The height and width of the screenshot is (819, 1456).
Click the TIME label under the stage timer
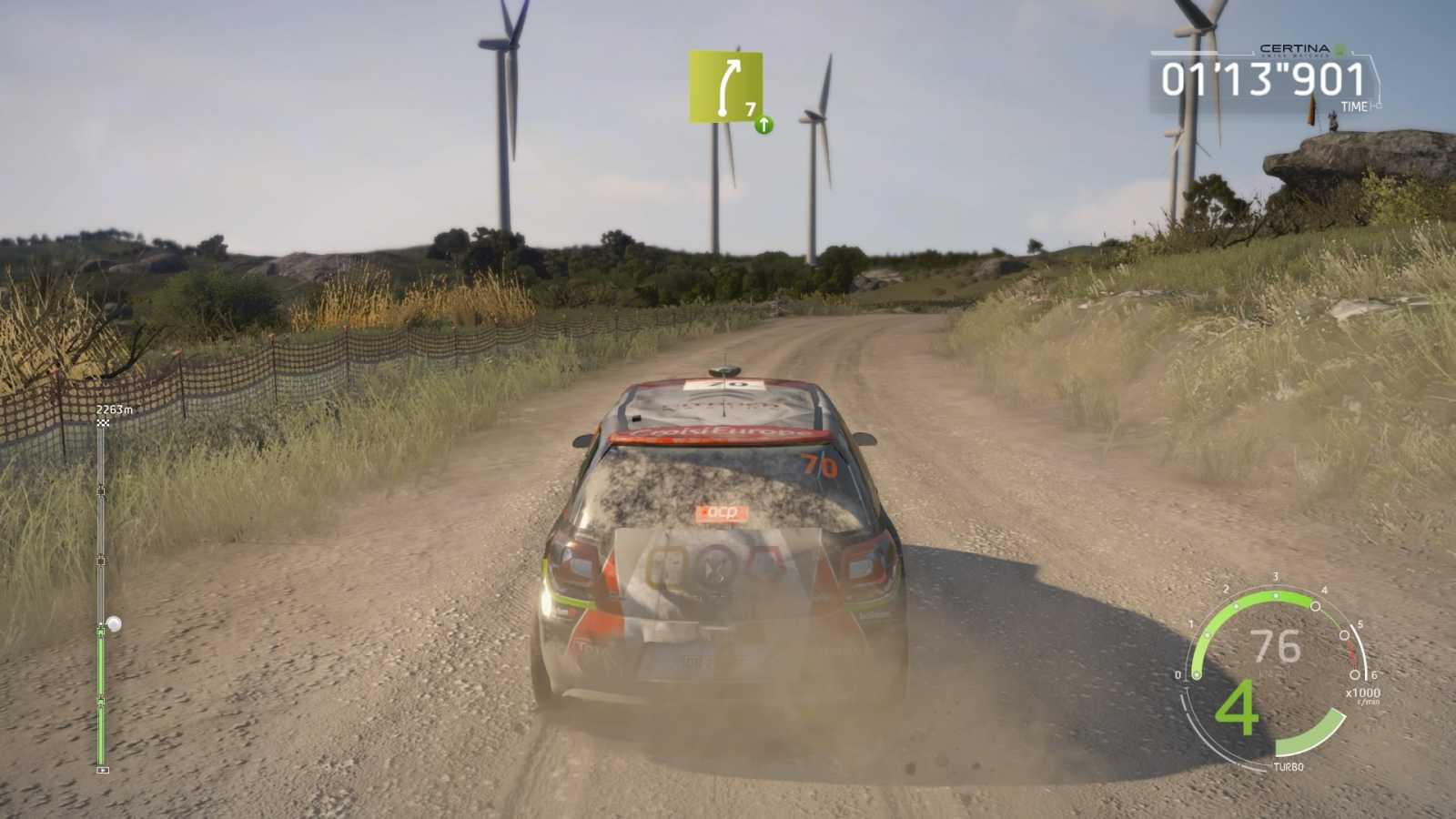[x=1354, y=106]
